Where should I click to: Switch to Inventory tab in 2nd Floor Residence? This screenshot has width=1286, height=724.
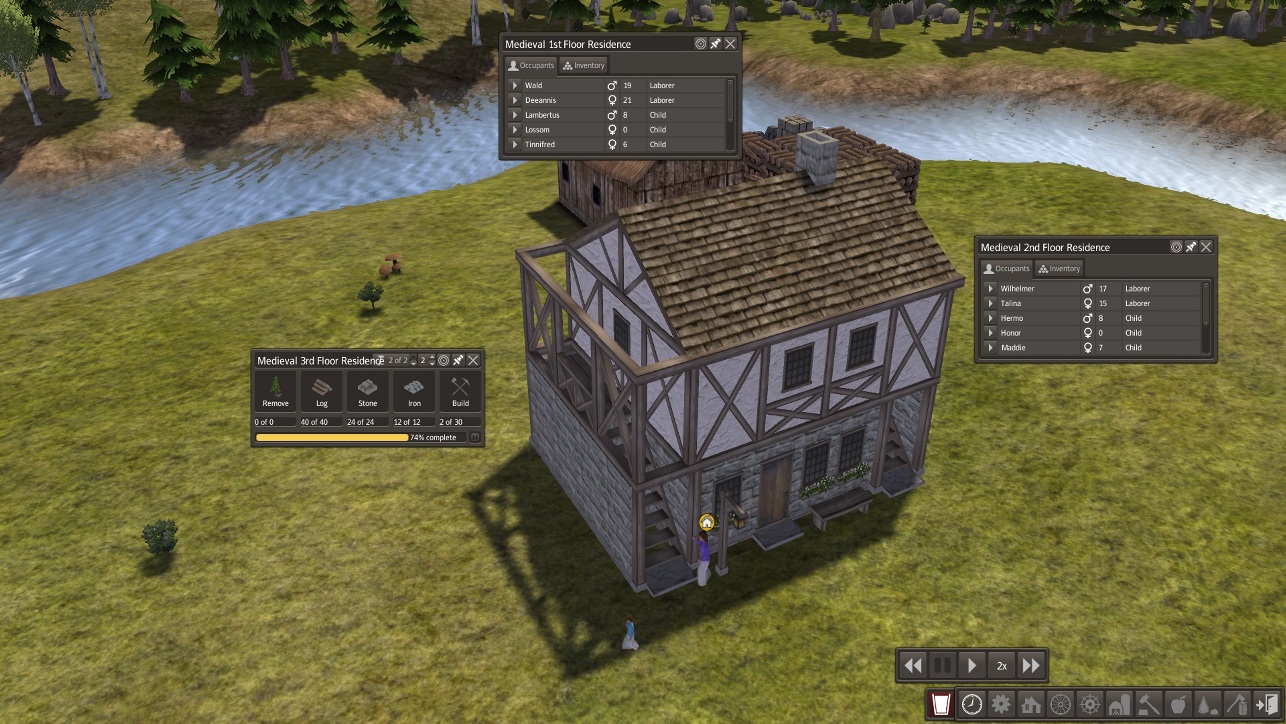(x=1059, y=269)
